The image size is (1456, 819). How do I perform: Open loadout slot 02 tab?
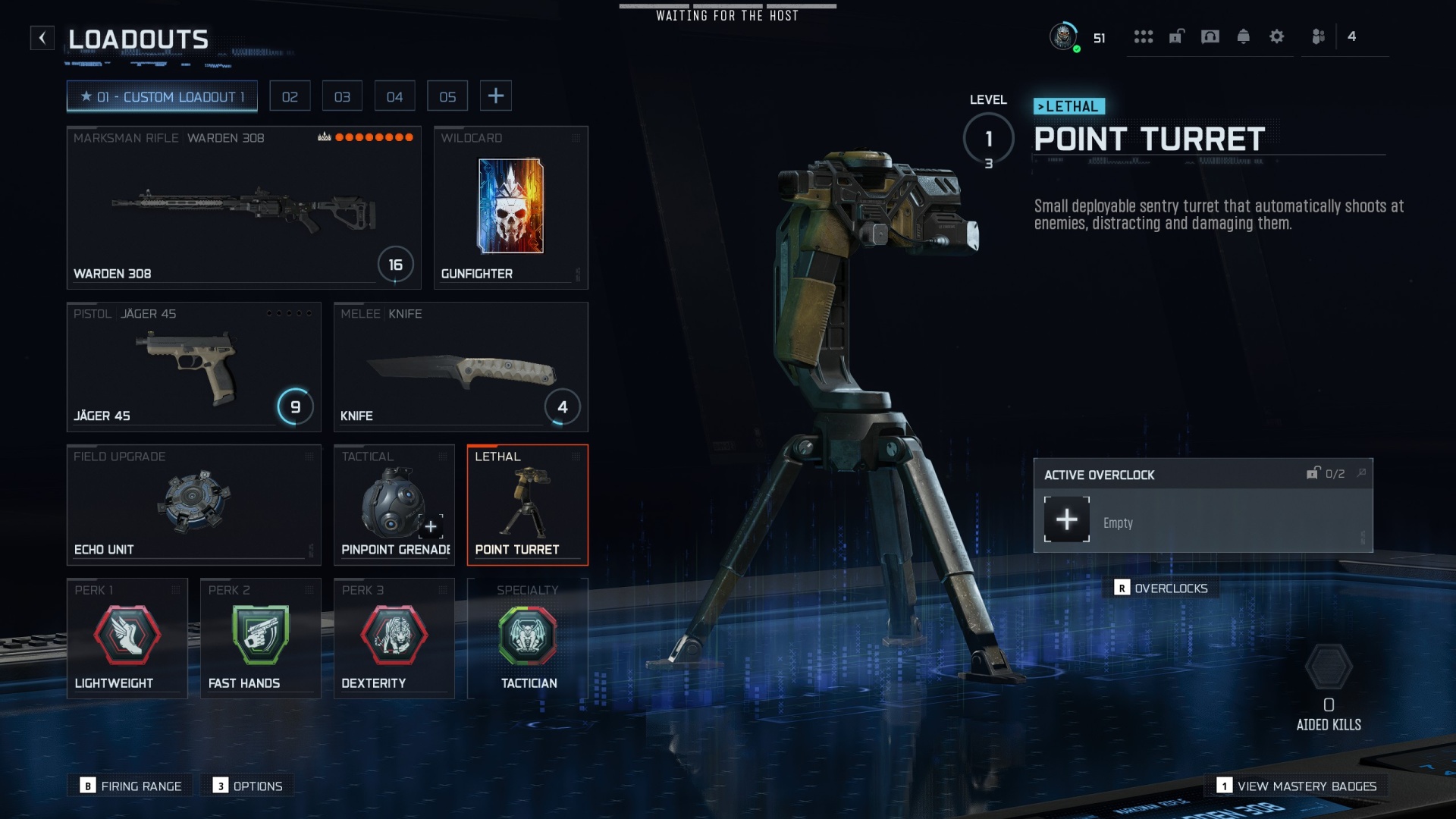pos(290,96)
